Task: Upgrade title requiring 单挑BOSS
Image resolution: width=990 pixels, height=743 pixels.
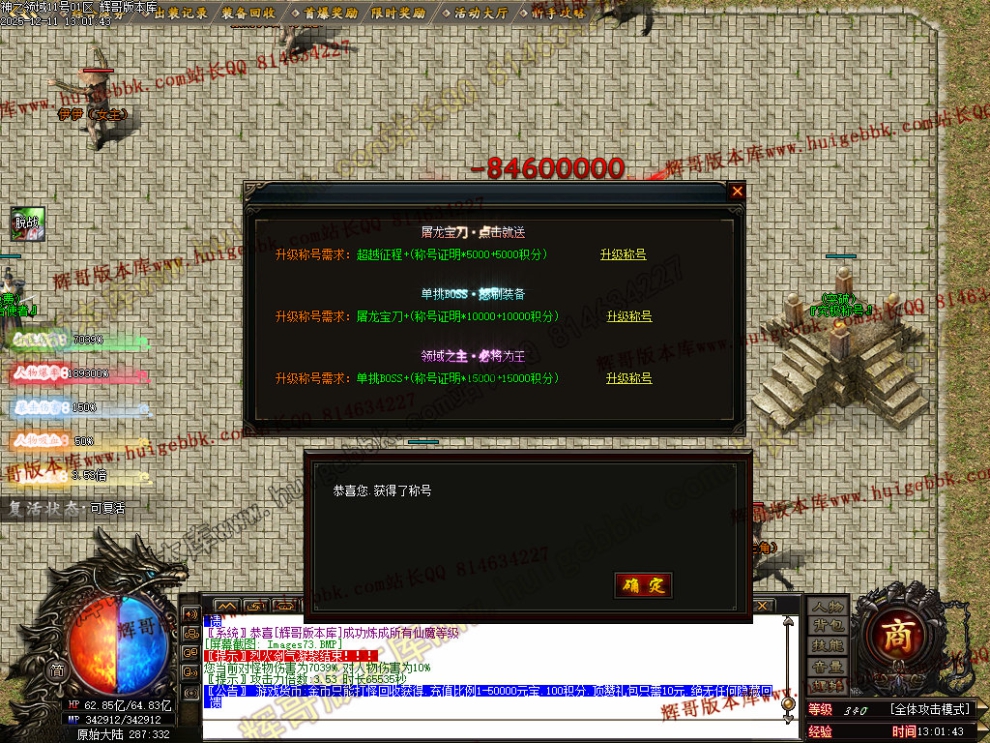Action: pyautogui.click(x=629, y=379)
